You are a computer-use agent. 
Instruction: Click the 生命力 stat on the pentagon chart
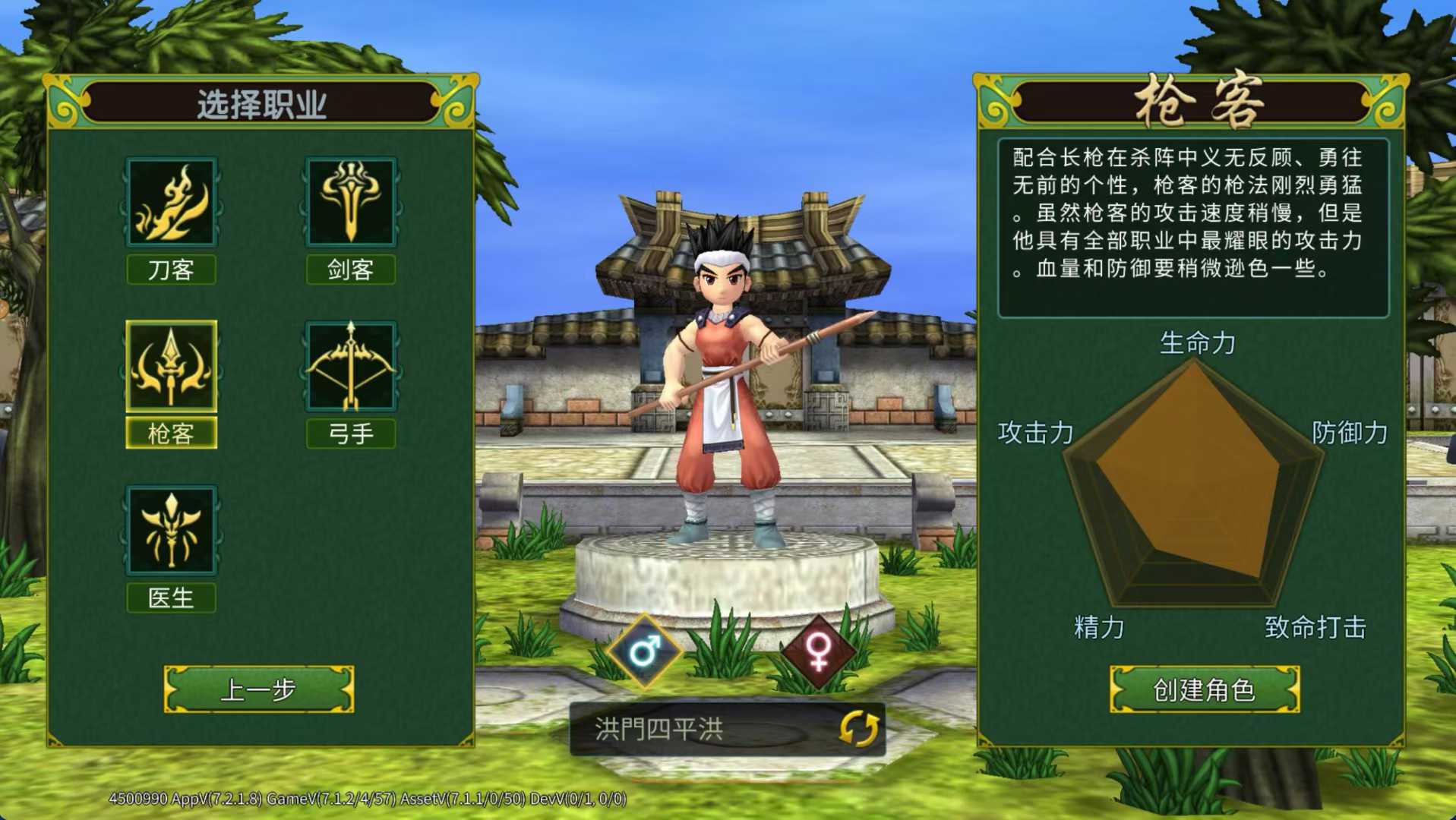(x=1199, y=343)
